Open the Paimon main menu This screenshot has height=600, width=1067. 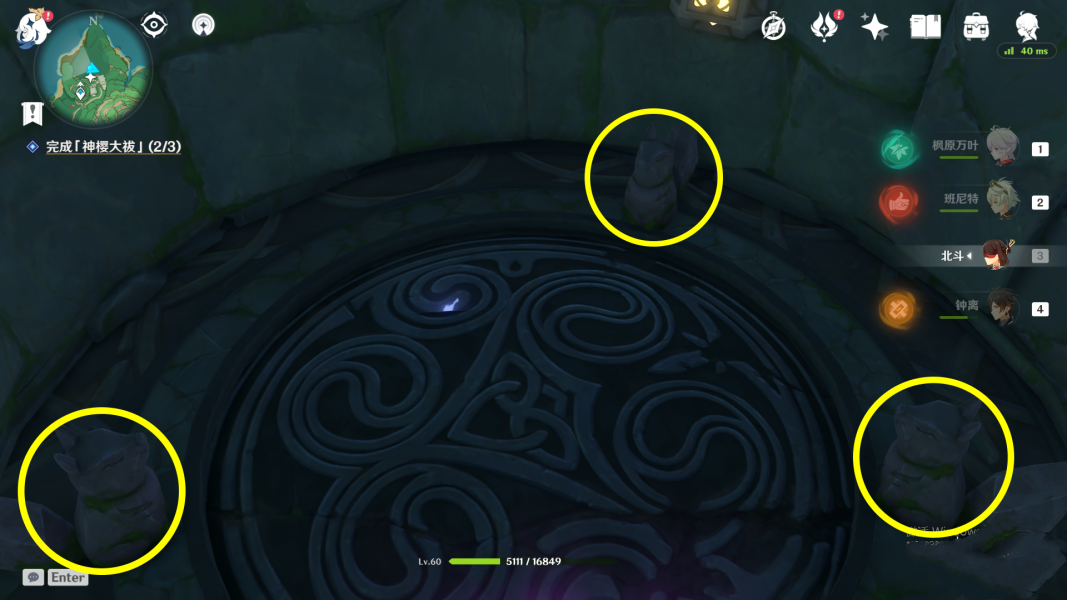pyautogui.click(x=32, y=28)
